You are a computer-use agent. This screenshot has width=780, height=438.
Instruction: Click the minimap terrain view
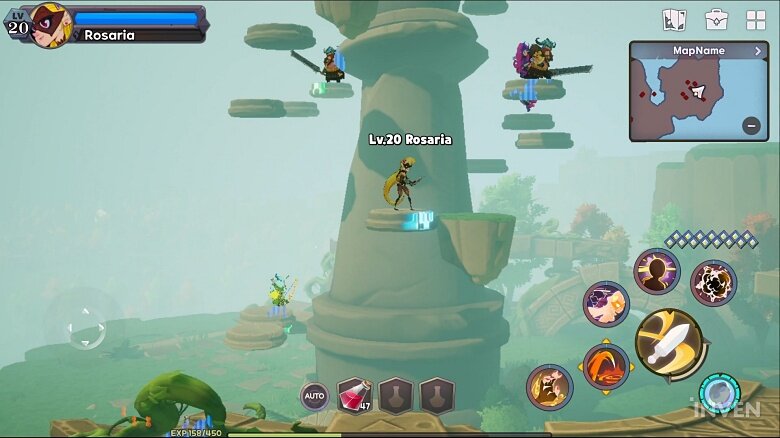(x=690, y=95)
